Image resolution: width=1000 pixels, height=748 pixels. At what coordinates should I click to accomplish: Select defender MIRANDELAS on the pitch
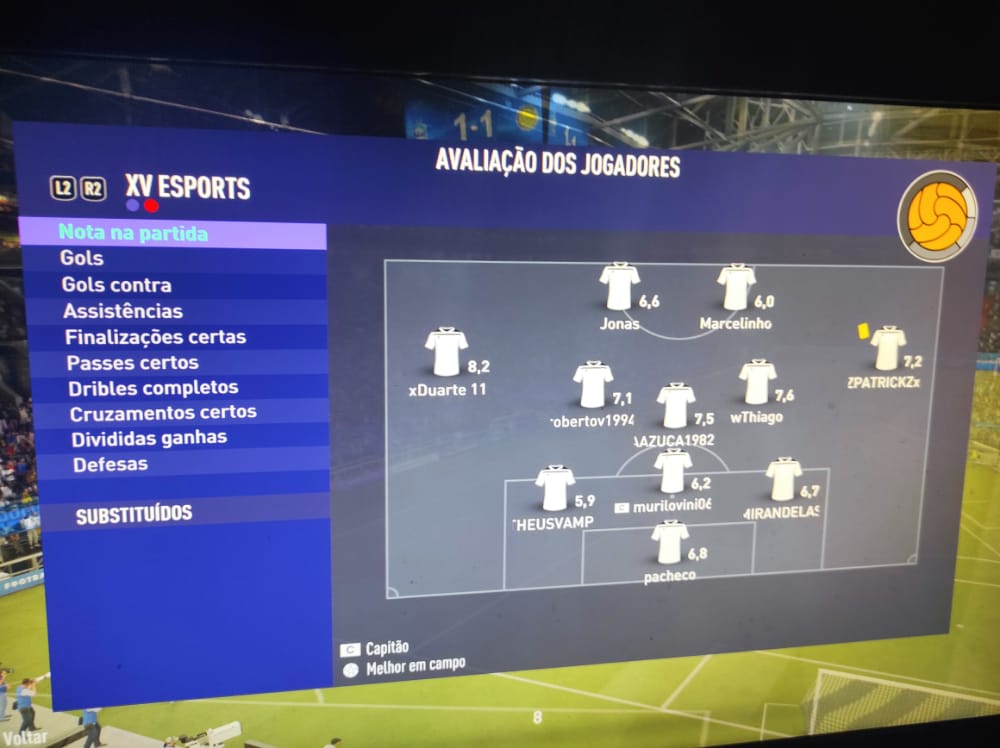(783, 480)
